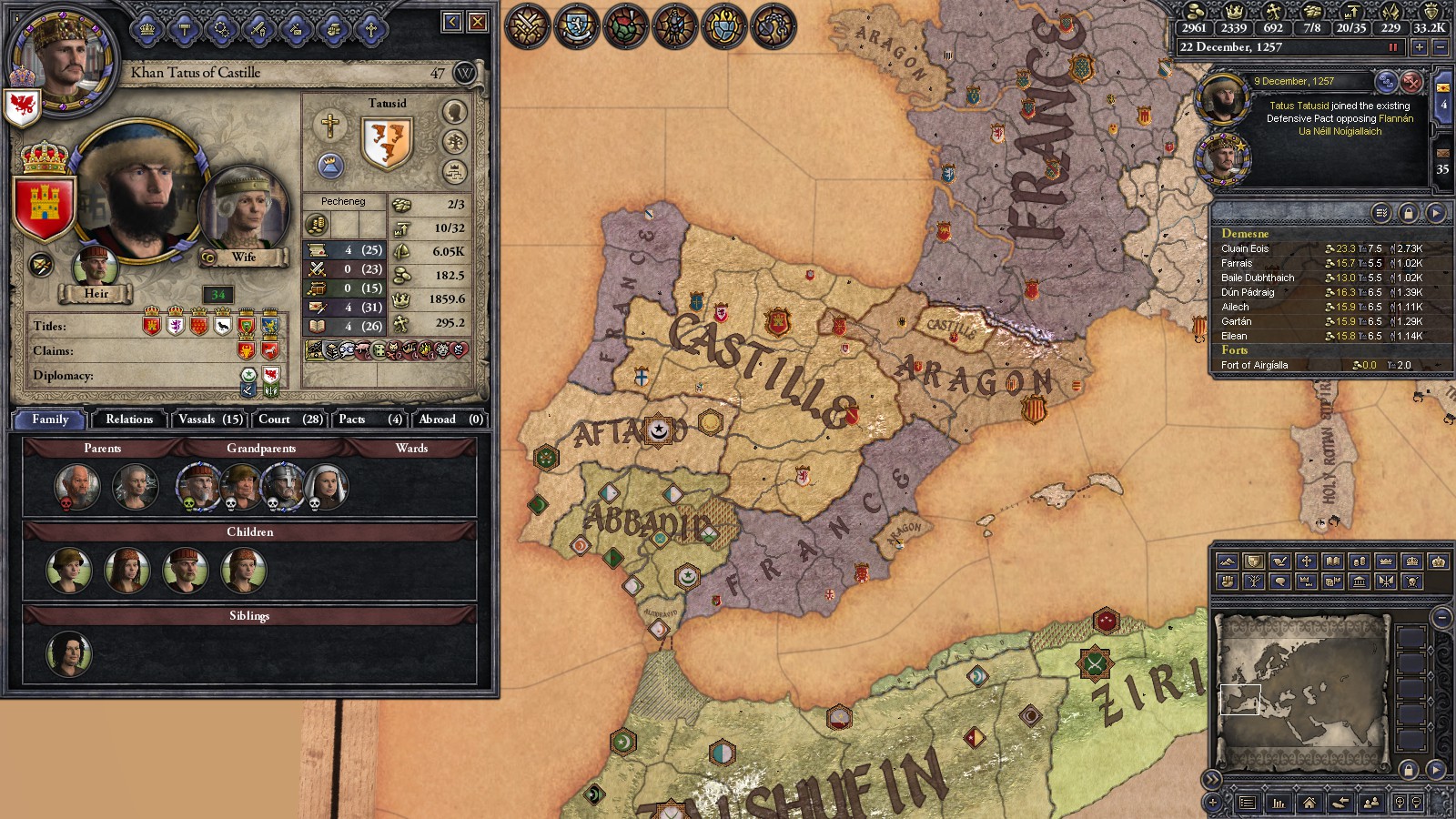Select the culture map mode book icon

tap(1331, 561)
